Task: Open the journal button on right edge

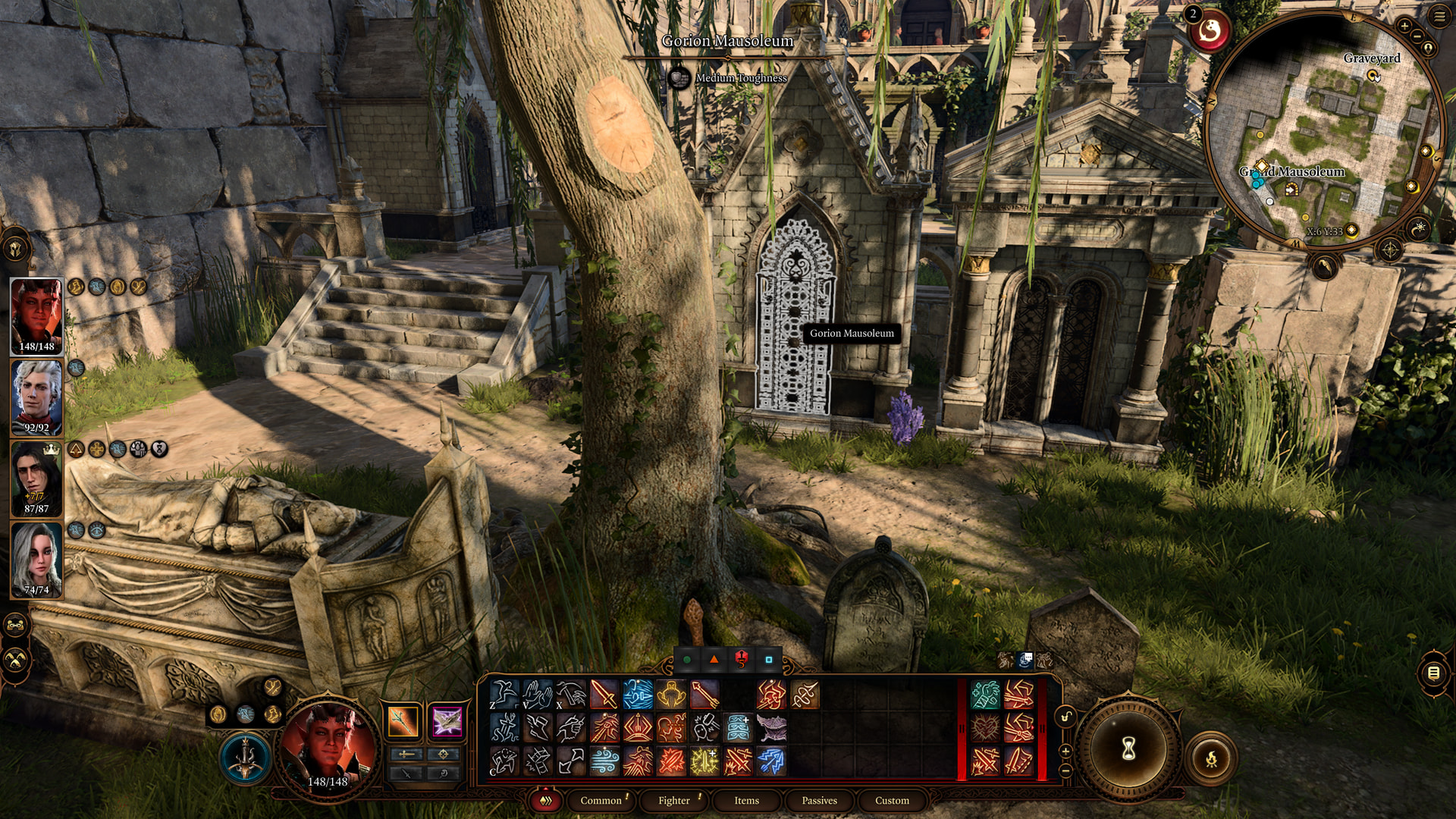Action: tap(1433, 673)
